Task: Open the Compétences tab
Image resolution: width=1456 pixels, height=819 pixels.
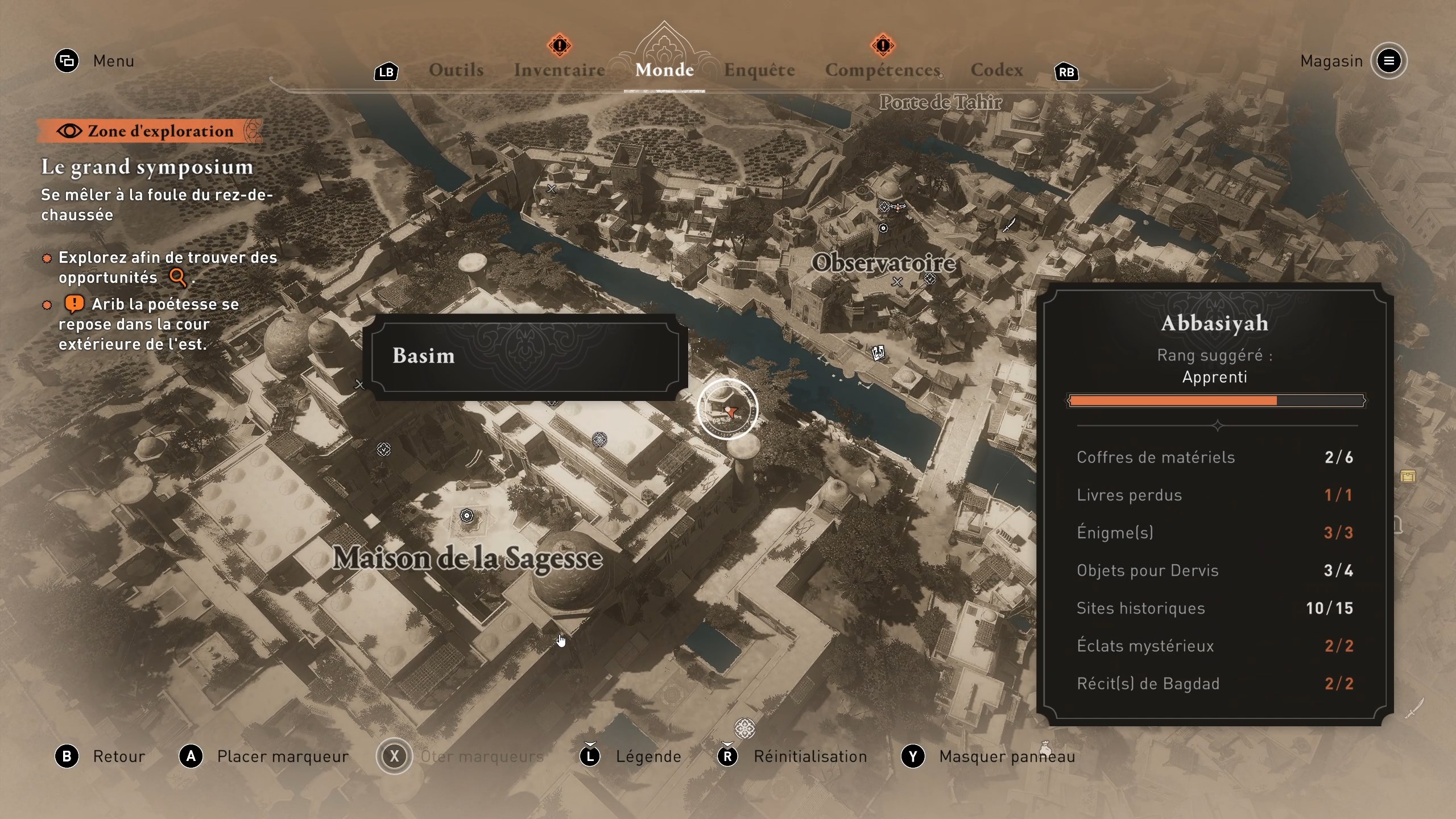Action: coord(882,70)
